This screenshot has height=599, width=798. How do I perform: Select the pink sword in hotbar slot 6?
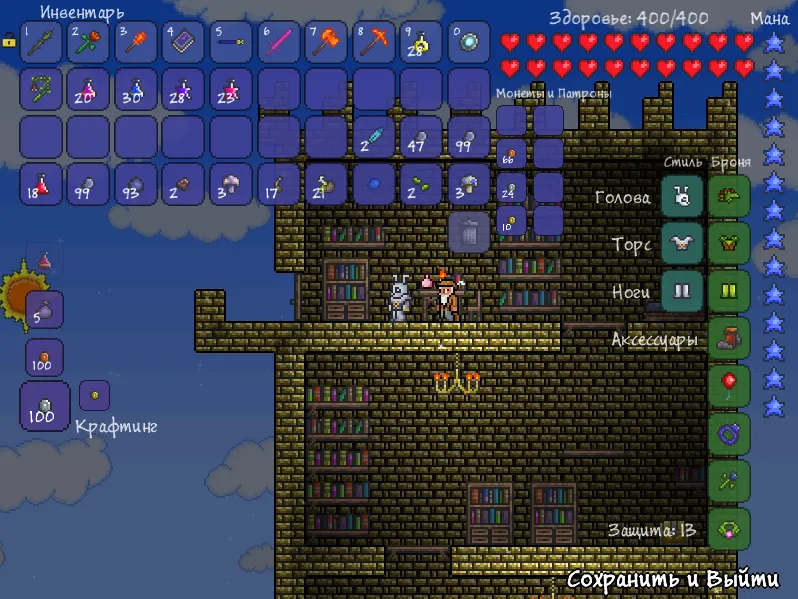pos(279,42)
